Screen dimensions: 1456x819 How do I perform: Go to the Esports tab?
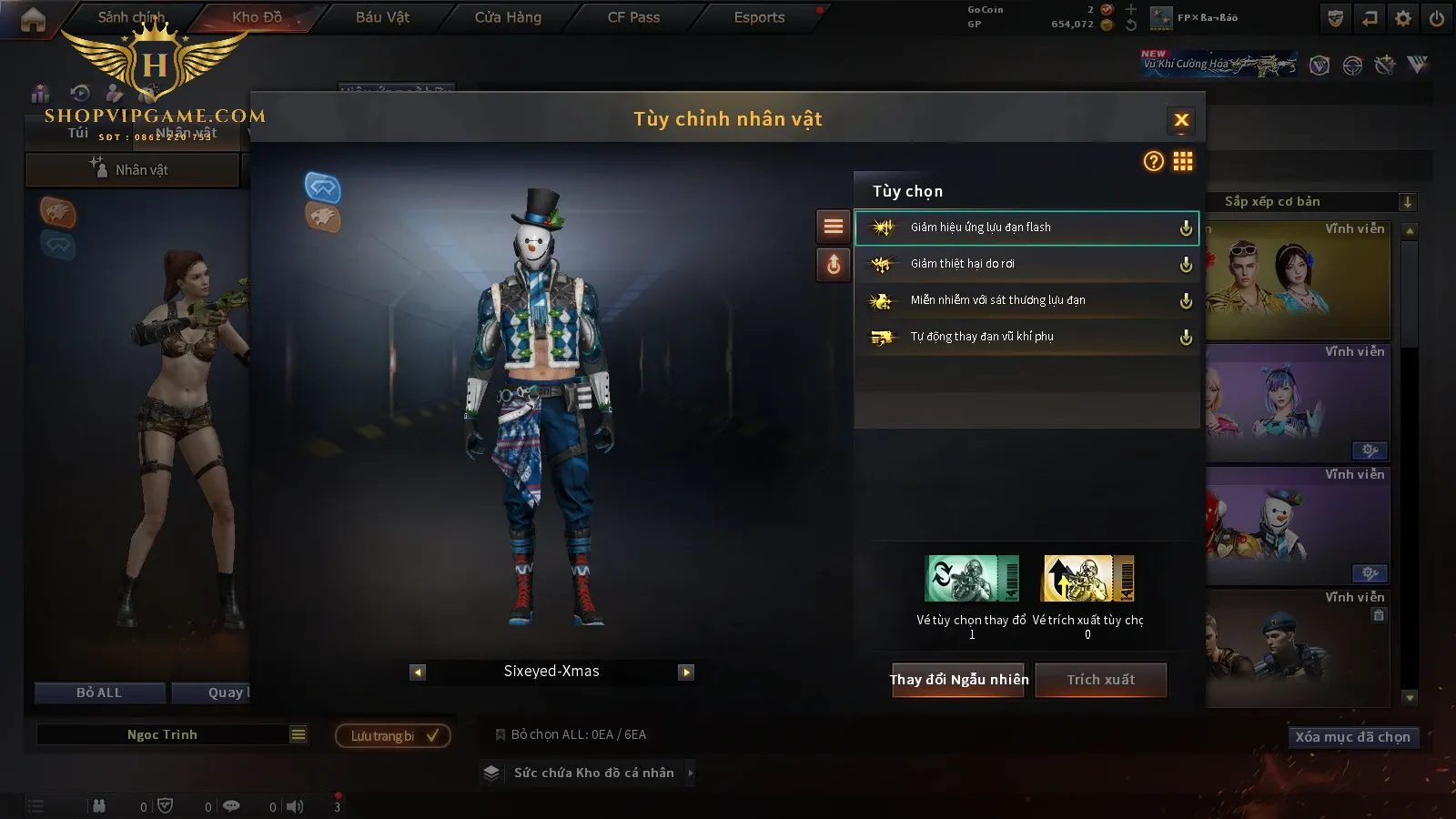pos(759,17)
